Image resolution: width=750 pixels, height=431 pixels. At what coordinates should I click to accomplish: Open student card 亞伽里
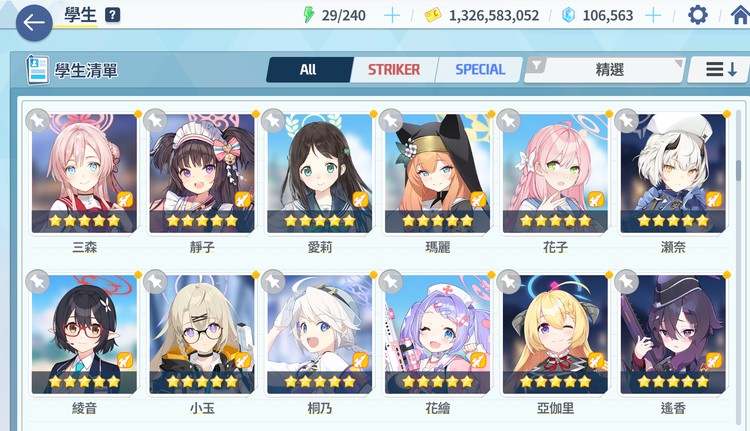(556, 334)
